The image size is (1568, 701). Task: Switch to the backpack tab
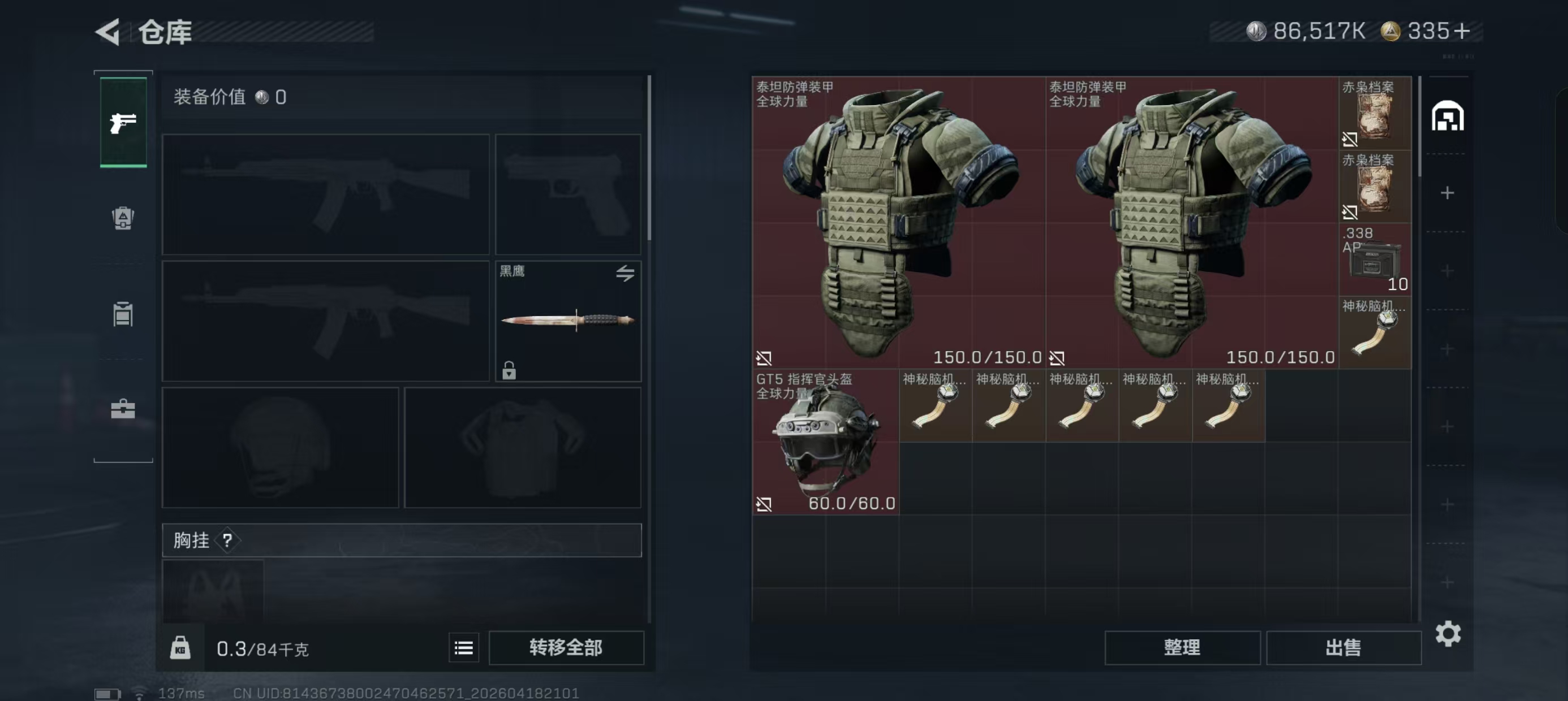click(123, 218)
